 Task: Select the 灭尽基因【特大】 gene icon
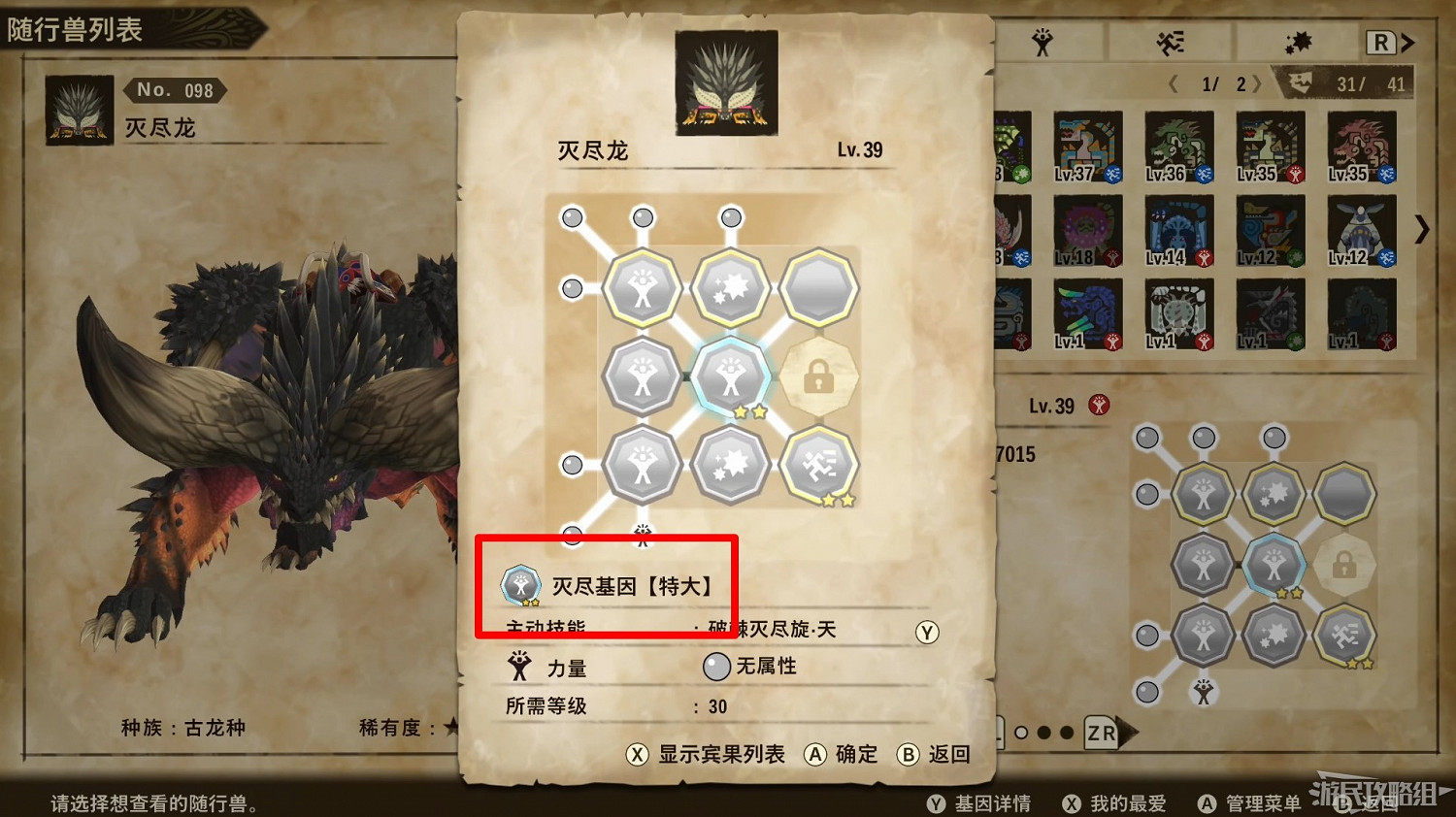click(x=519, y=585)
